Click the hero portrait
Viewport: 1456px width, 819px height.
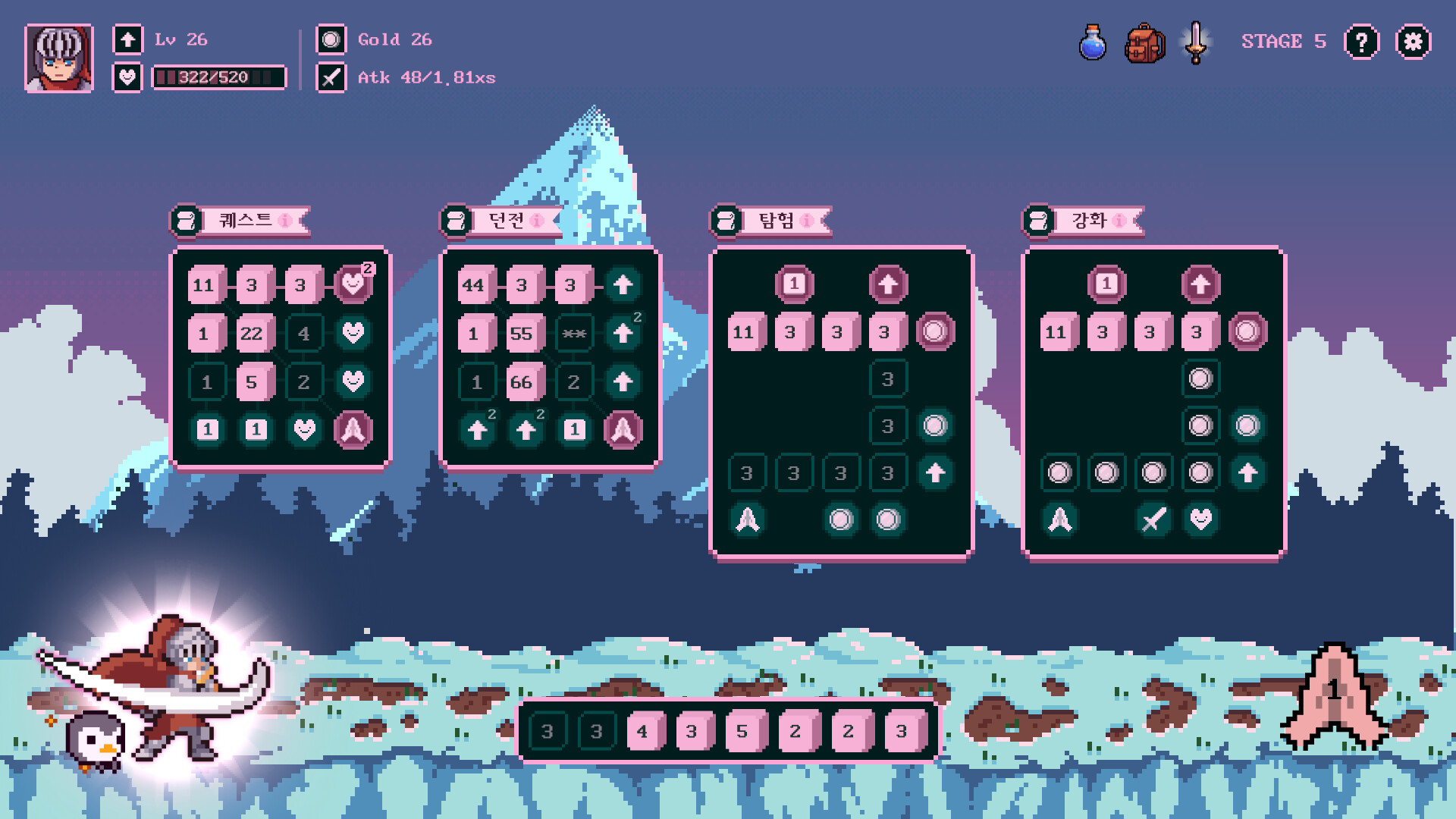coord(59,58)
